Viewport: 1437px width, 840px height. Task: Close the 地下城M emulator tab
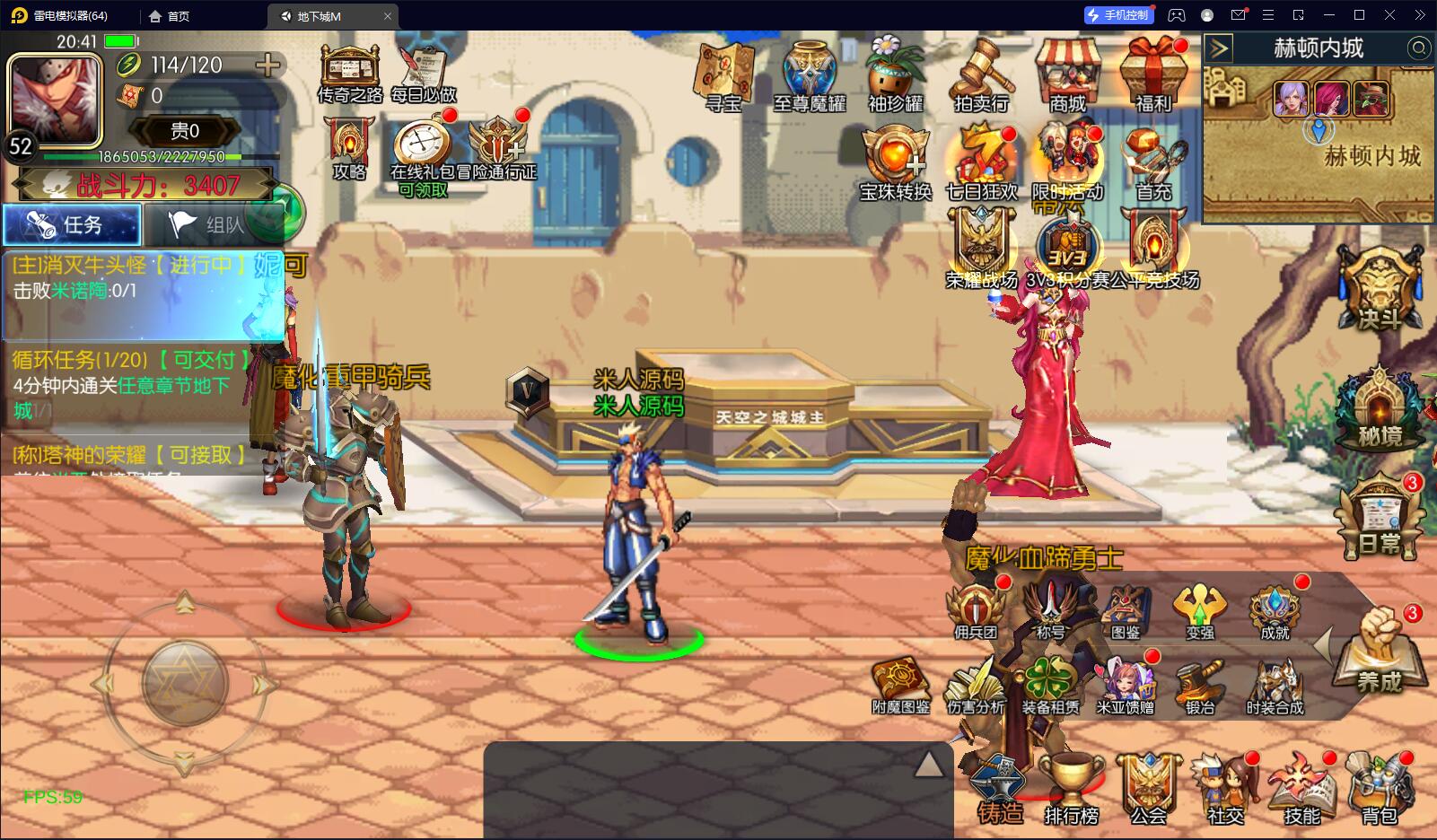[x=388, y=16]
